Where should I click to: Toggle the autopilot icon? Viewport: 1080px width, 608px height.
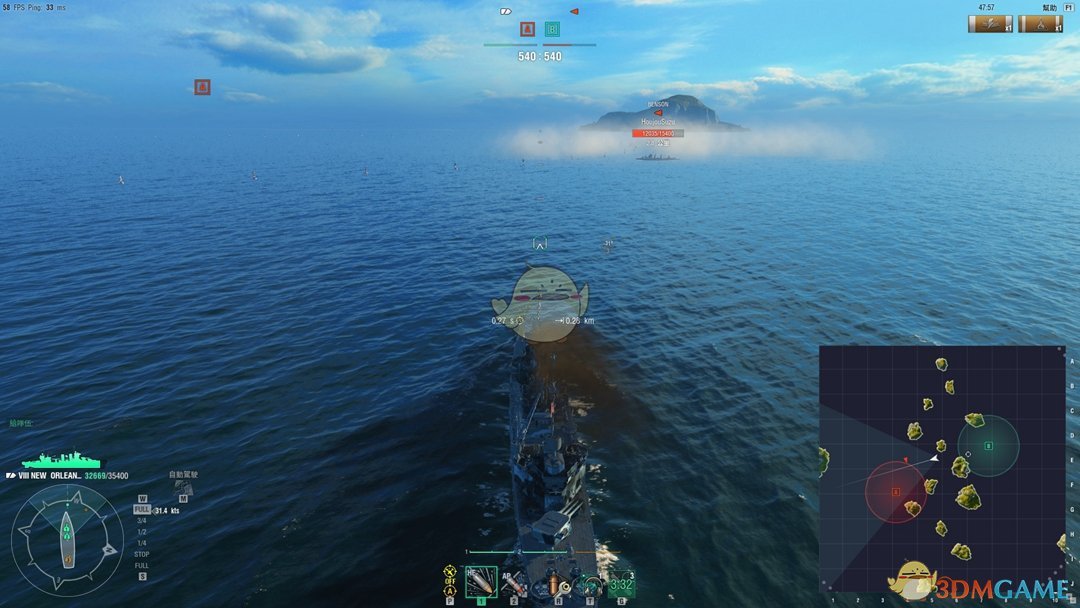(183, 487)
